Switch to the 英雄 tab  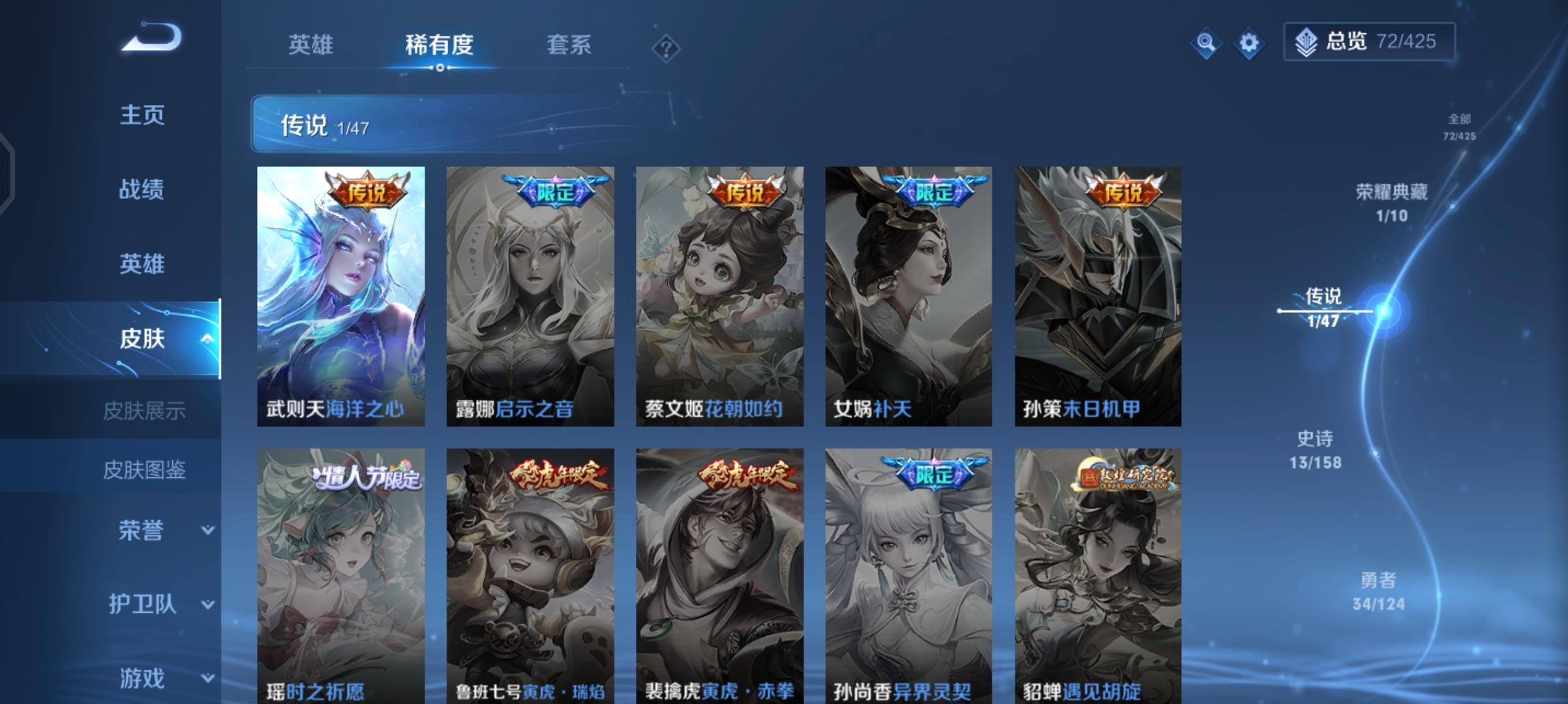(311, 45)
